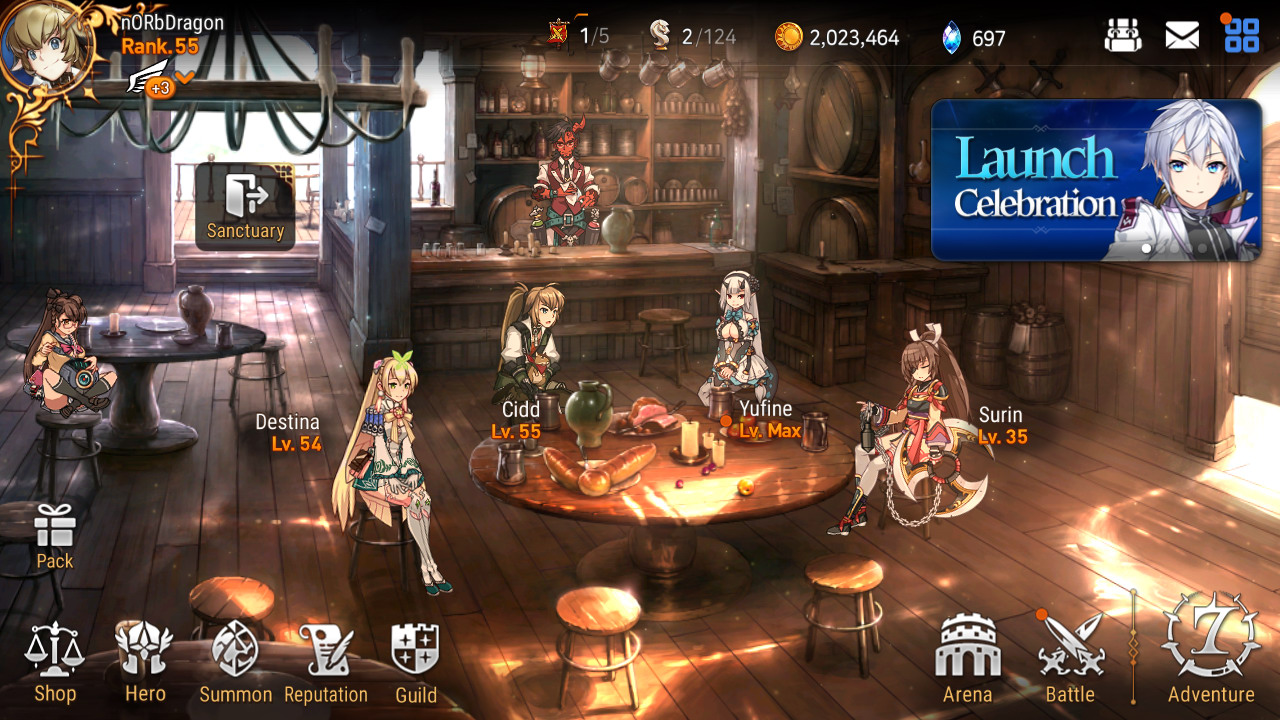Open the Shop menu
Viewport: 1280px width, 720px height.
click(x=55, y=662)
